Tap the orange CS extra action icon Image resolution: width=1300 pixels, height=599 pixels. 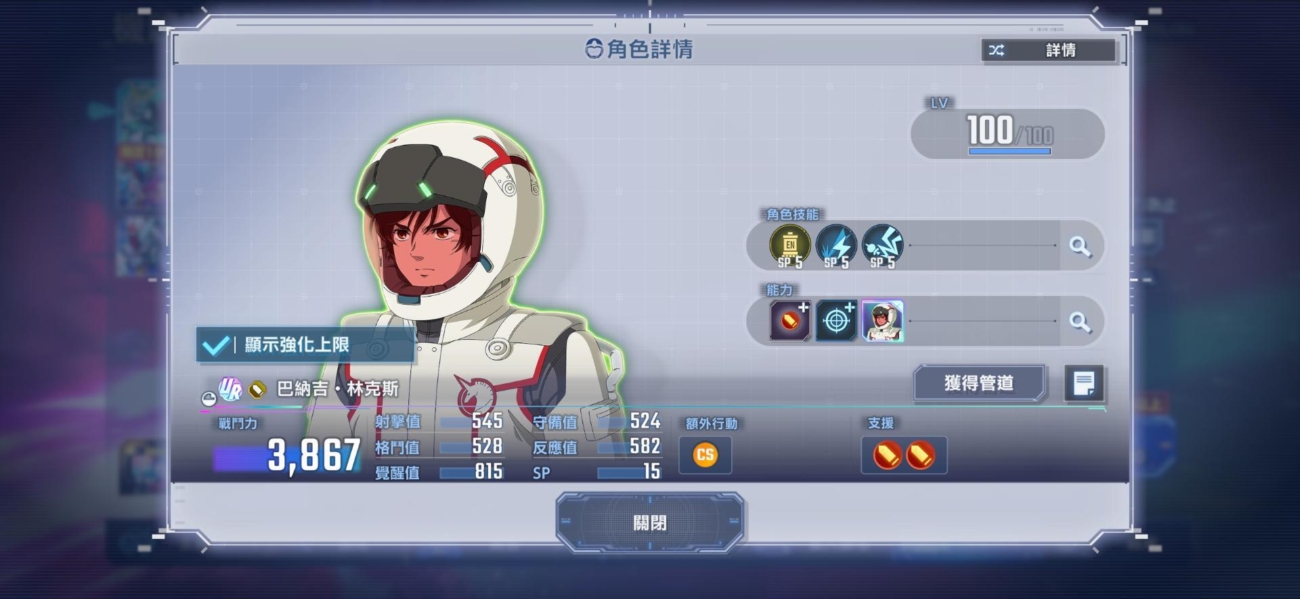coord(705,455)
